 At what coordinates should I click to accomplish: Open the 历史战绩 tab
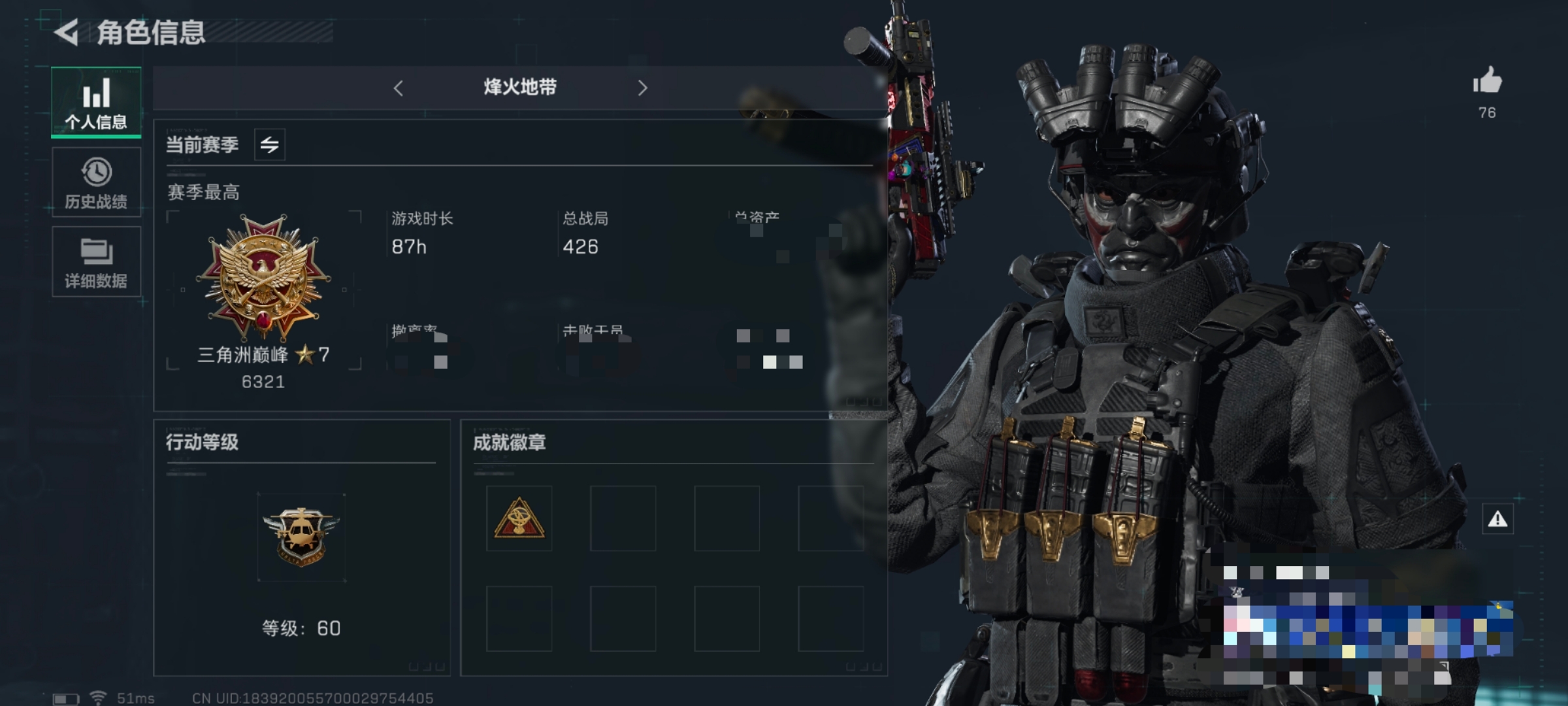96,182
